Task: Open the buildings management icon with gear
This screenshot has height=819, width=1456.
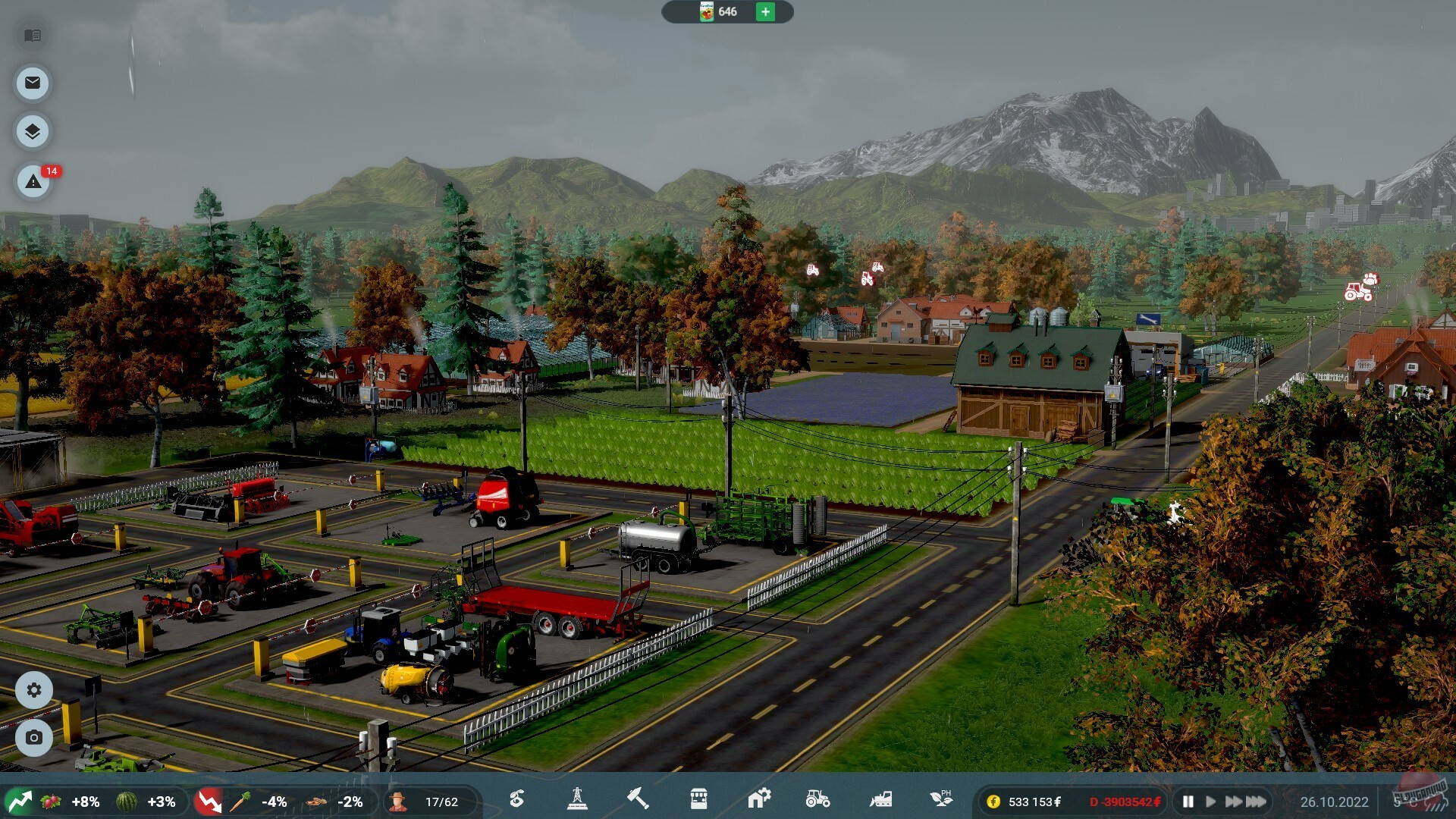Action: coord(758,801)
